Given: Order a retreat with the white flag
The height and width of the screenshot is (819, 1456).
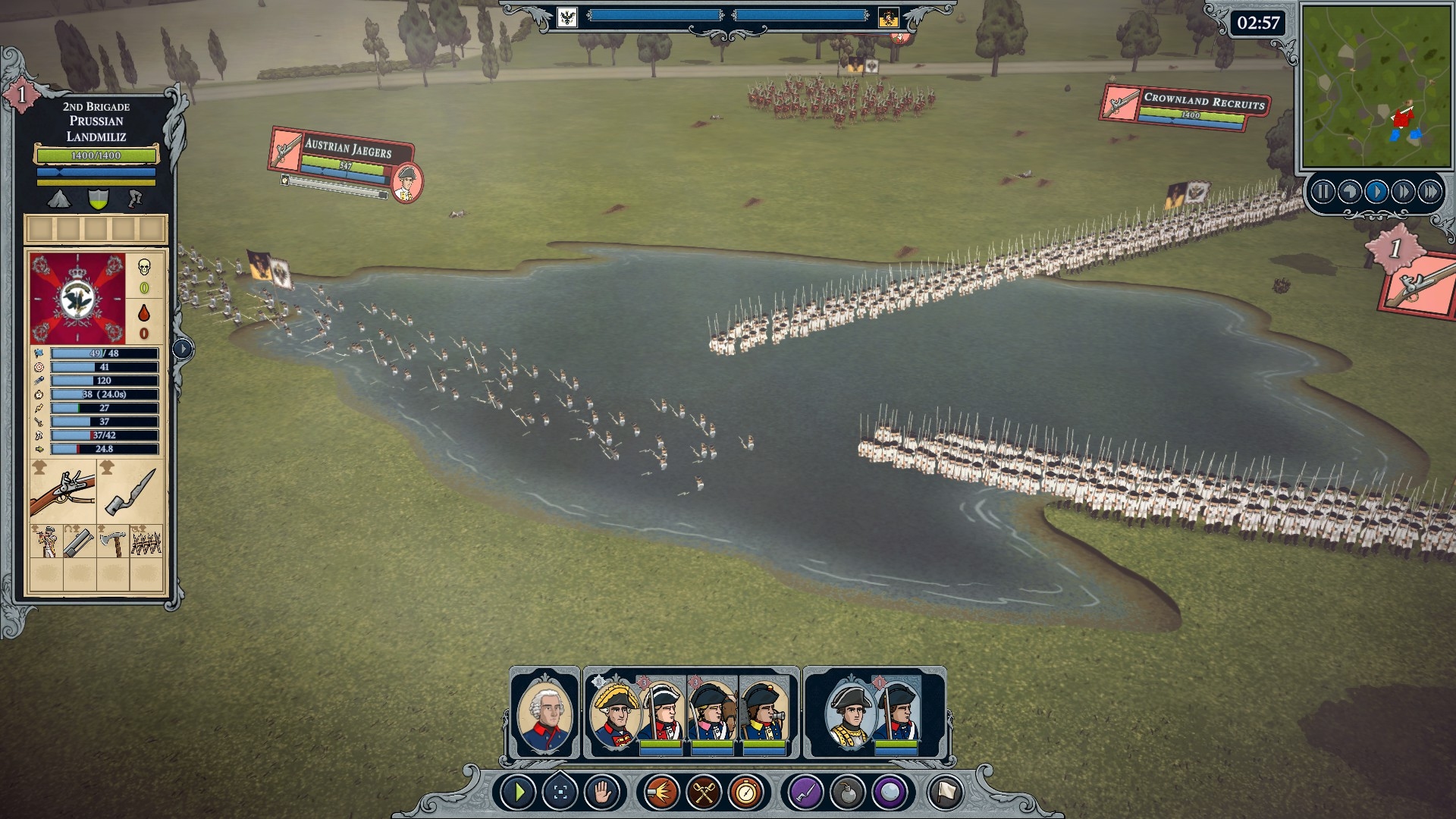Looking at the screenshot, I should tap(946, 793).
